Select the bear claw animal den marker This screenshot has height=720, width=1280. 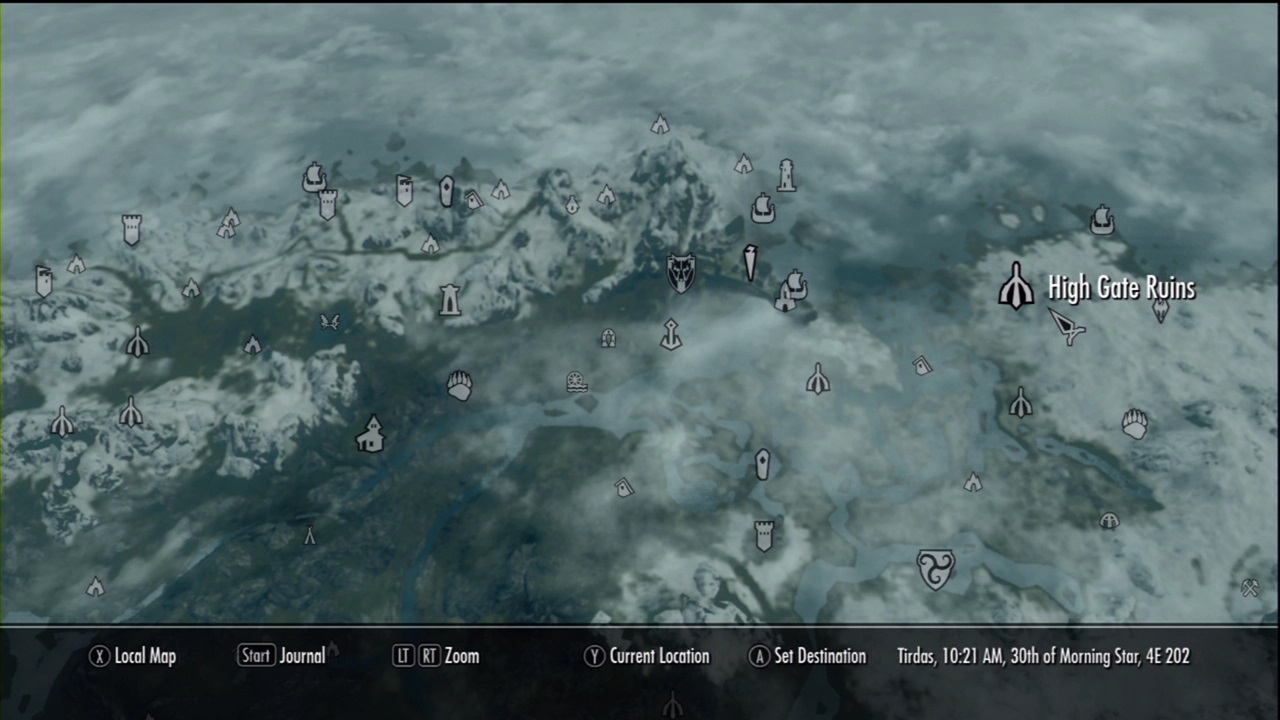(460, 385)
